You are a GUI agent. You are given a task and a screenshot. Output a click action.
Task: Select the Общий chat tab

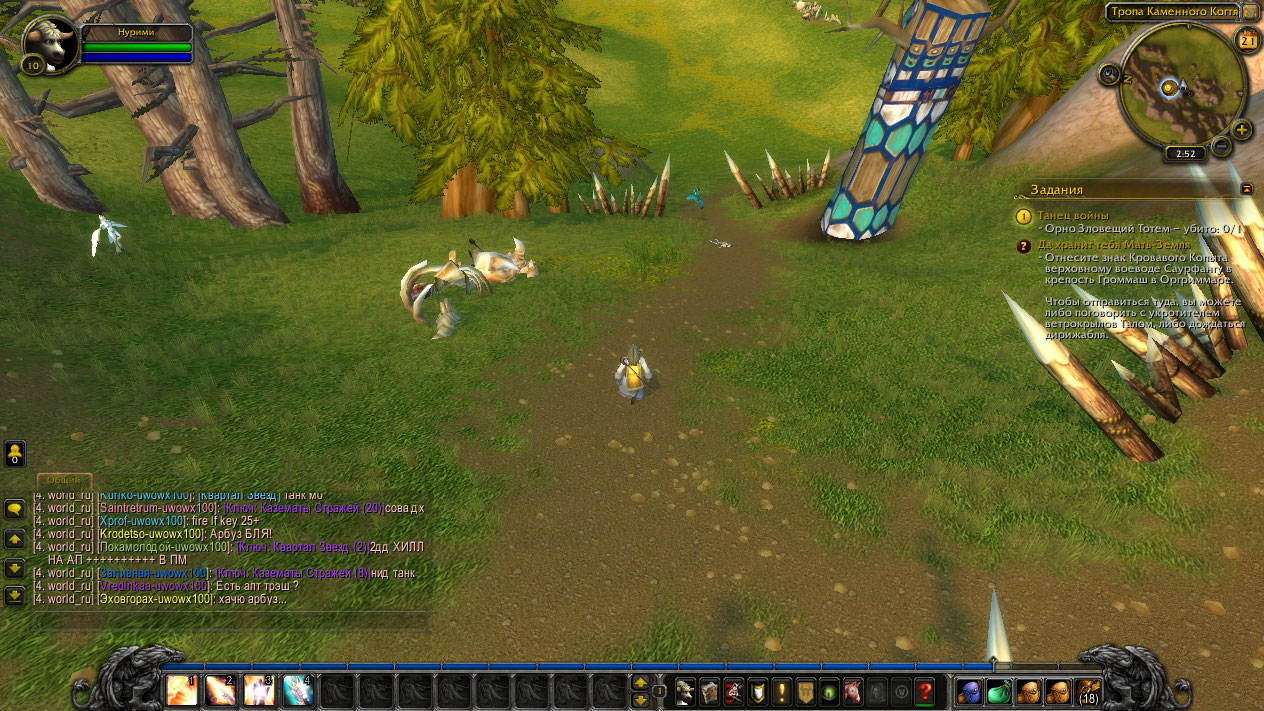[x=64, y=481]
